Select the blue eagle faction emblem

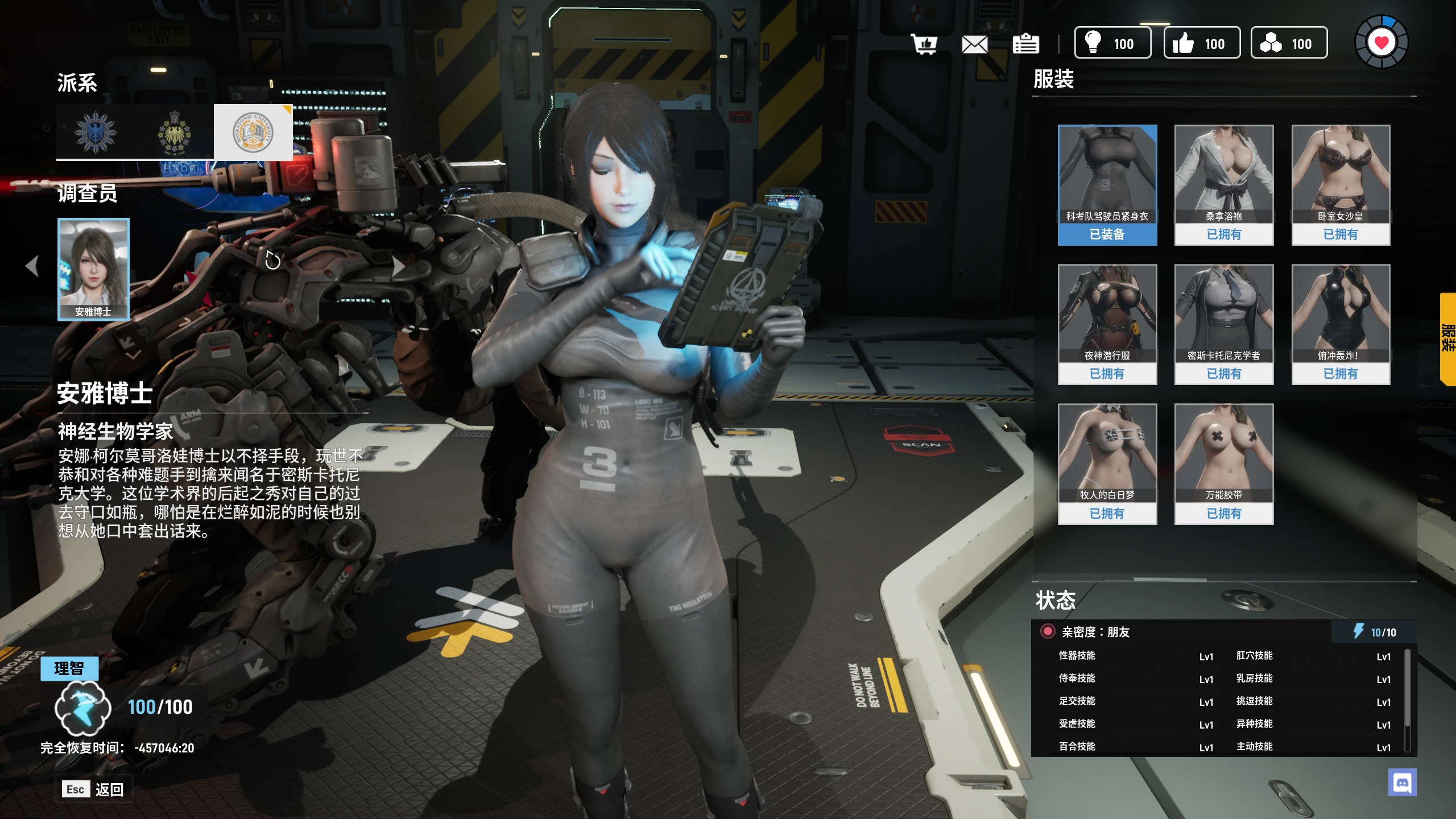pos(96,132)
